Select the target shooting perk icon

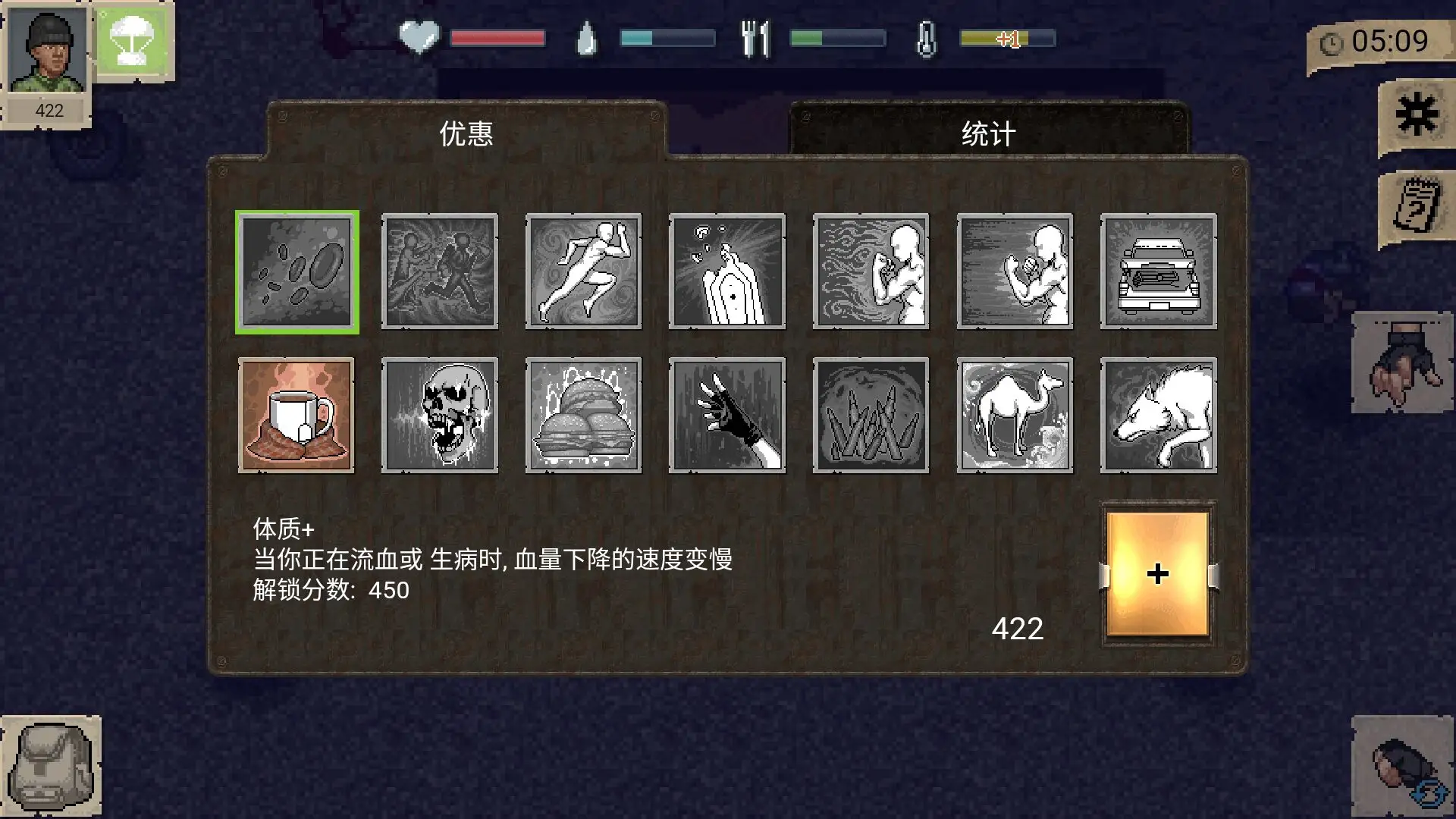coord(726,271)
